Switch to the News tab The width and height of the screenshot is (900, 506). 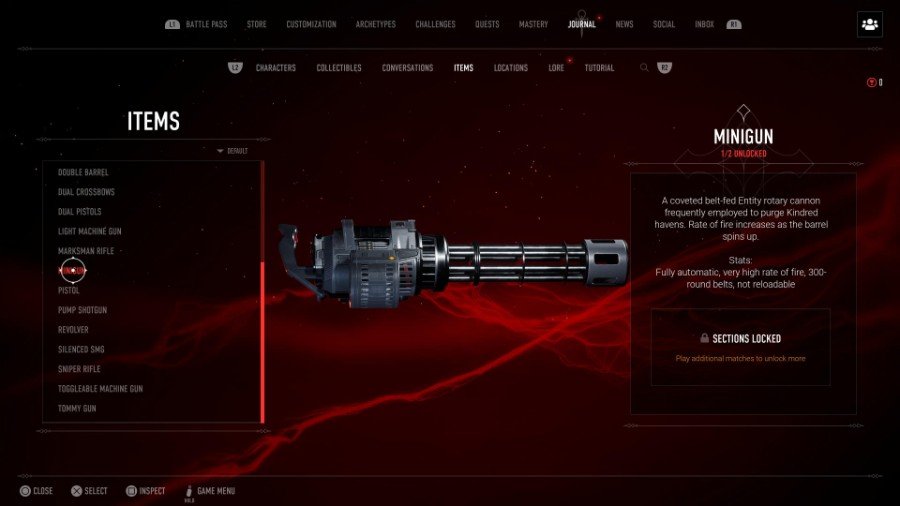tap(624, 24)
